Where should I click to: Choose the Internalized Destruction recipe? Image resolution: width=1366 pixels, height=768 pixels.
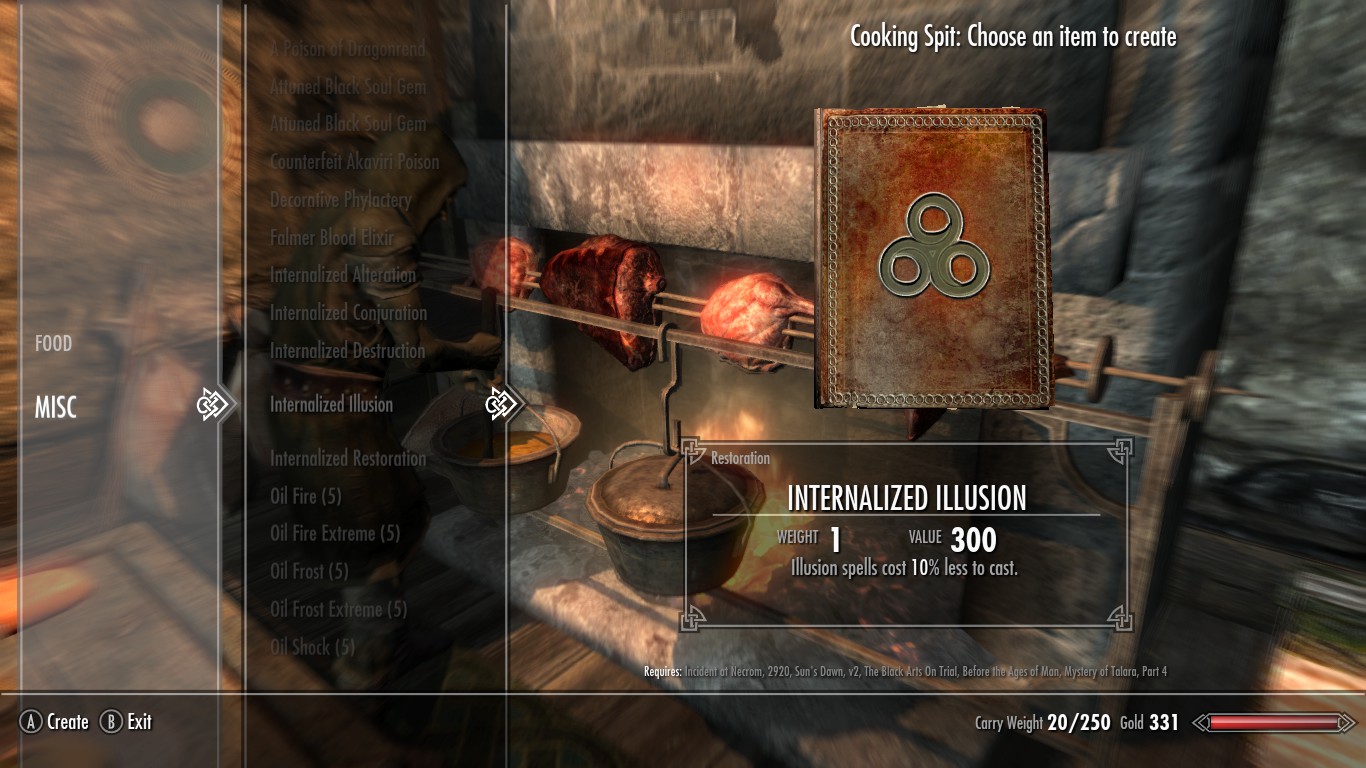pyautogui.click(x=347, y=351)
